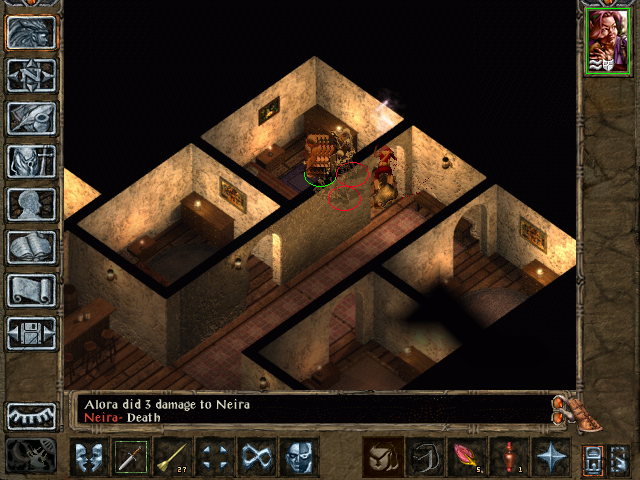Image resolution: width=640 pixels, height=480 pixels.
Task: Toggle the dark lantern button at the sidebar bottom
Action: tap(32, 455)
